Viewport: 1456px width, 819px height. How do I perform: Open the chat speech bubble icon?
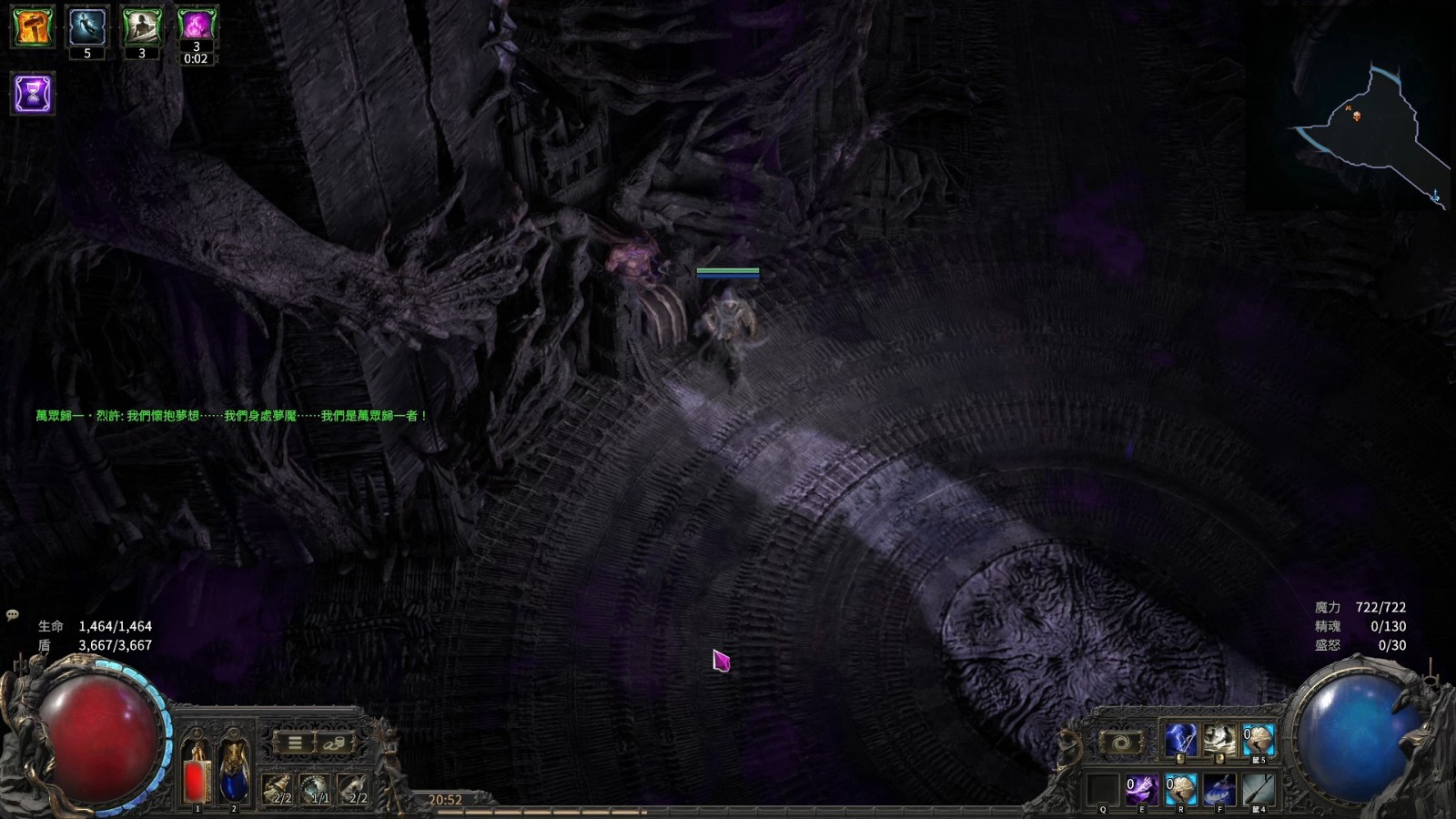[13, 615]
